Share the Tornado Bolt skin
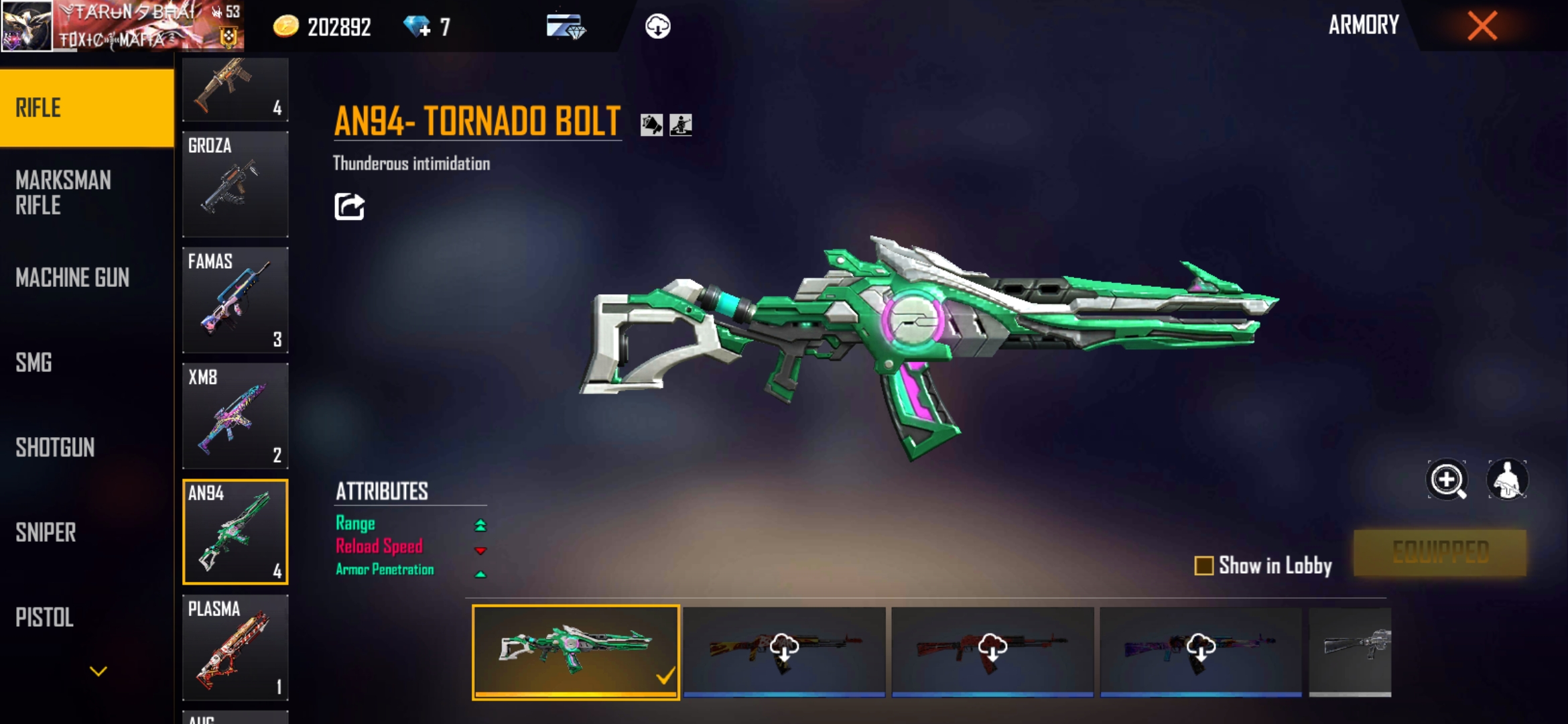 coord(349,206)
